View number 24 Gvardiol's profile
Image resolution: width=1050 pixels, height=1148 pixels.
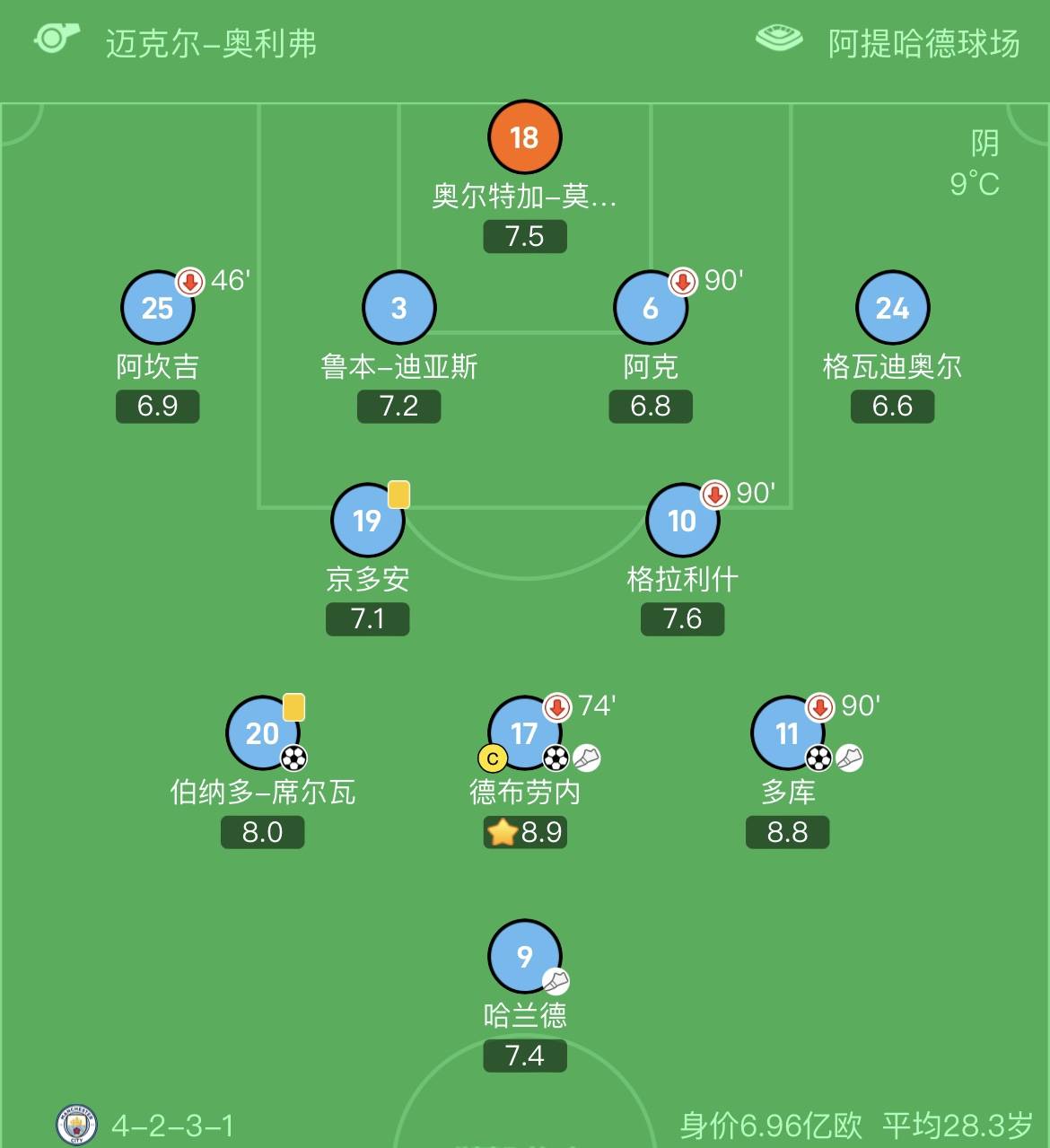tap(892, 308)
